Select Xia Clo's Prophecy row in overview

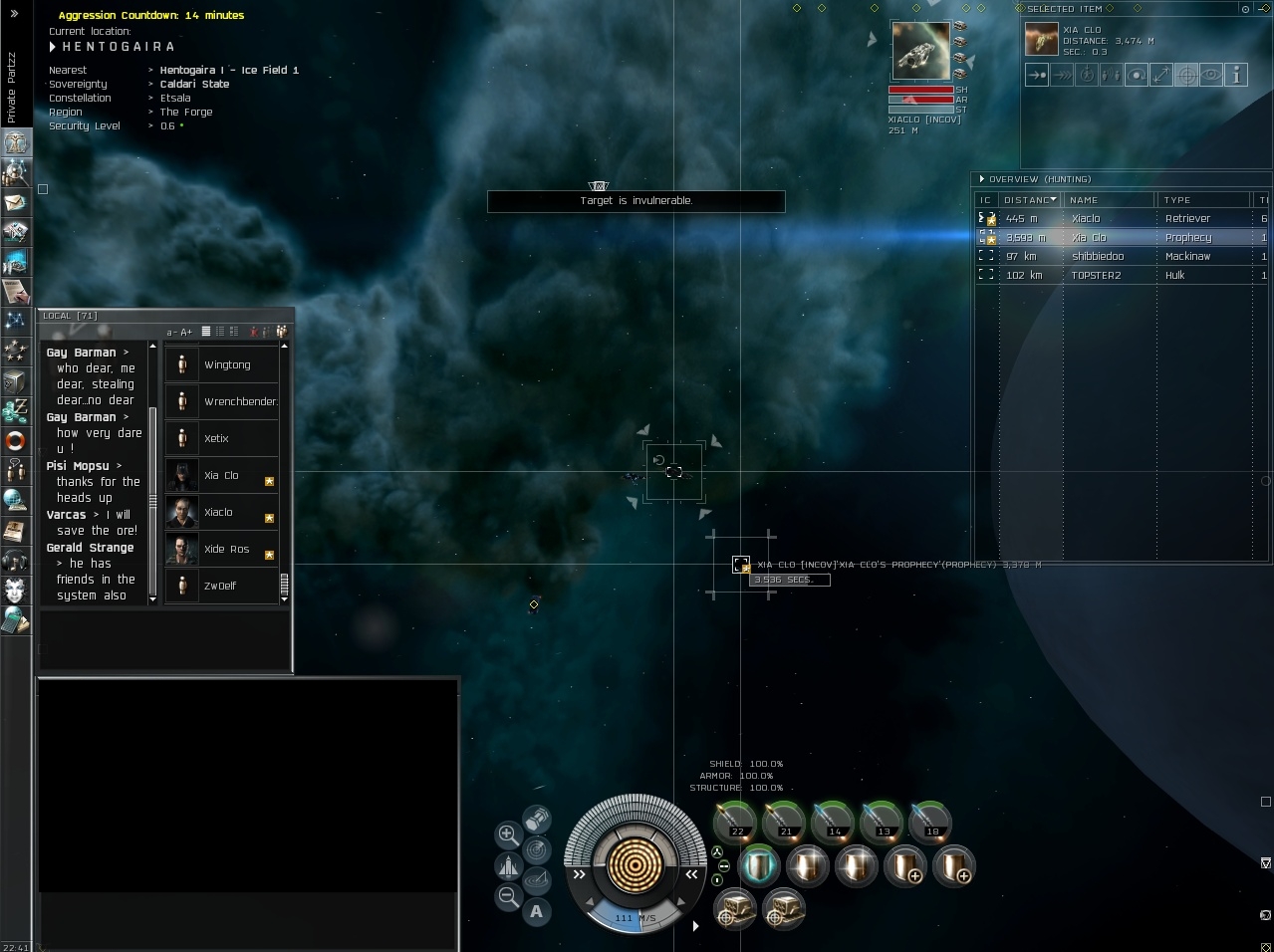[x=1116, y=238]
